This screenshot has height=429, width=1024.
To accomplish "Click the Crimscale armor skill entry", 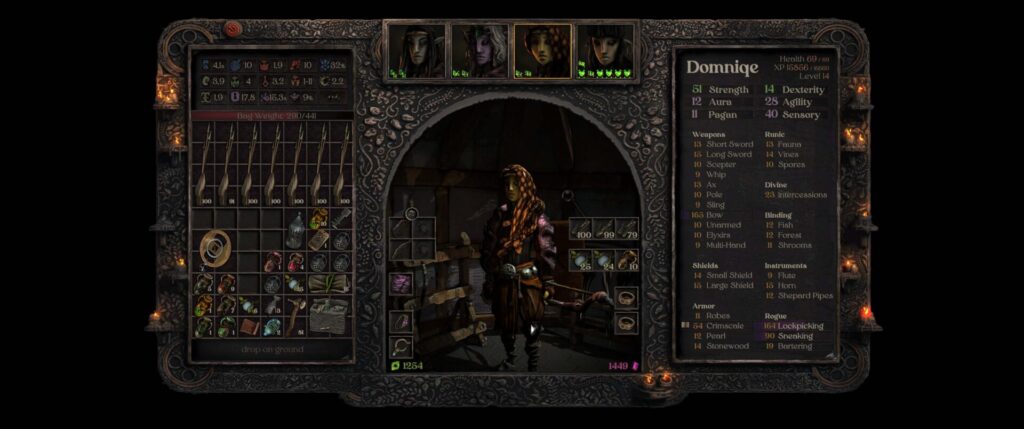I will (x=726, y=326).
